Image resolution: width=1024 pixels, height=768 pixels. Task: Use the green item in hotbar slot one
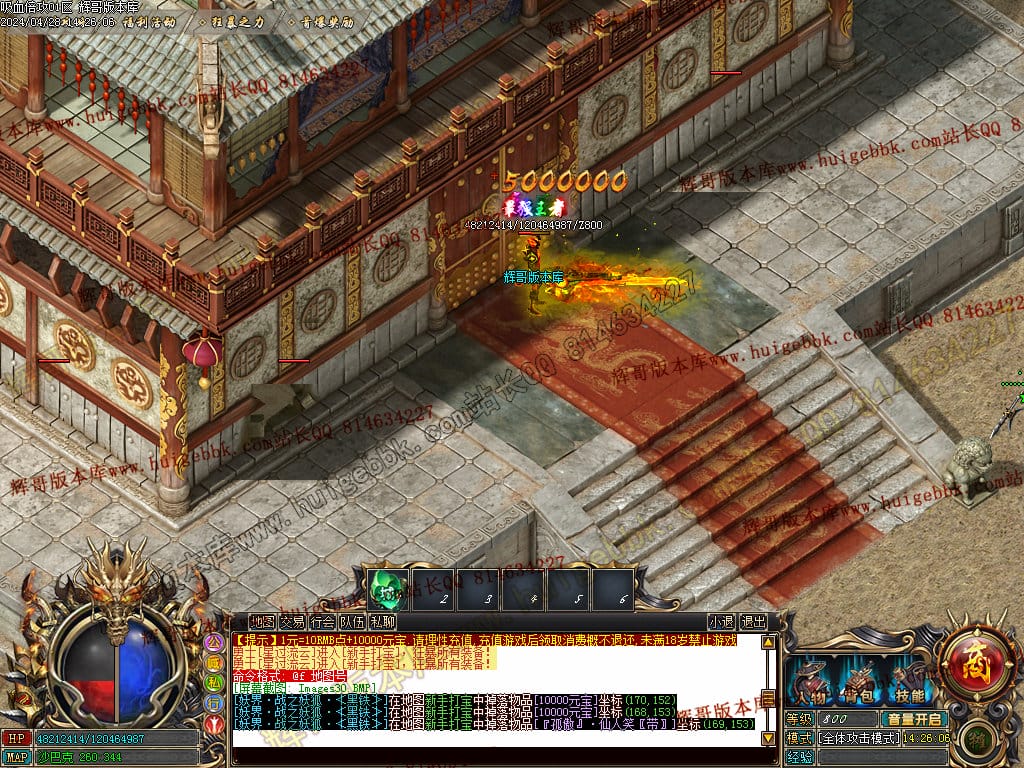pyautogui.click(x=385, y=590)
